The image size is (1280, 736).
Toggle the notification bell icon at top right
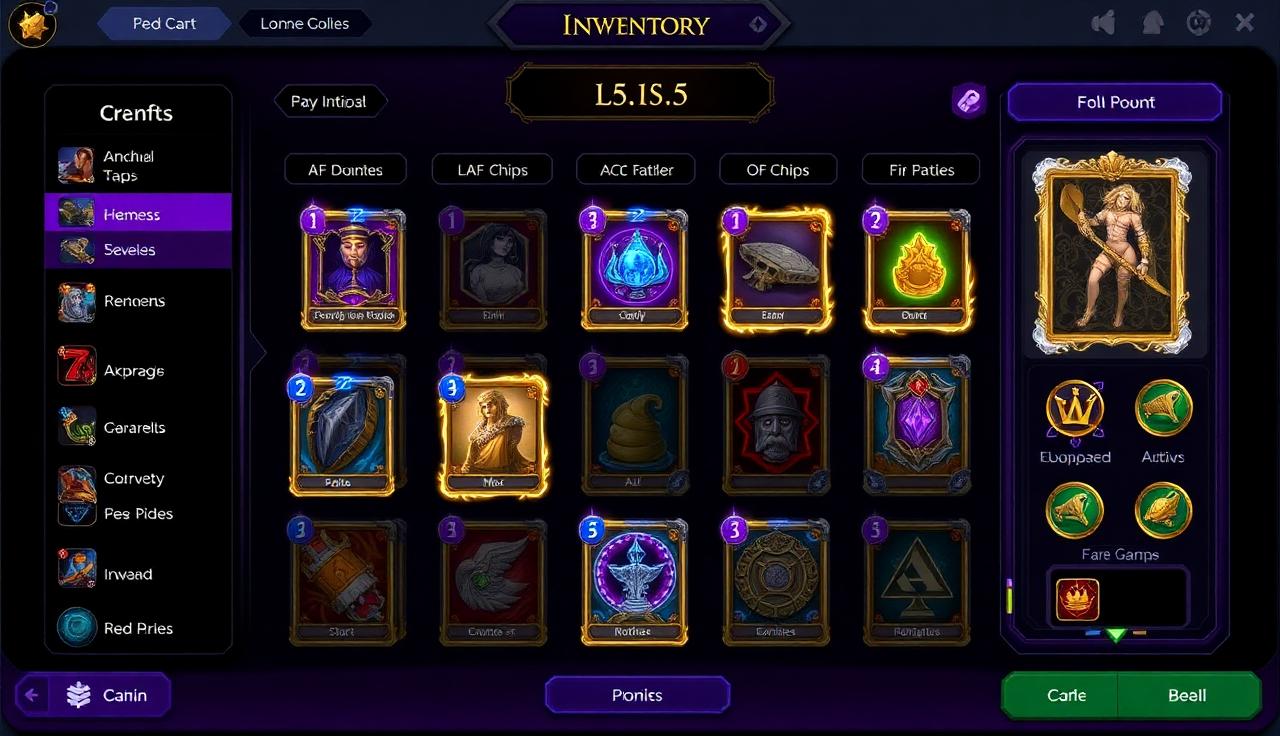(x=1152, y=21)
